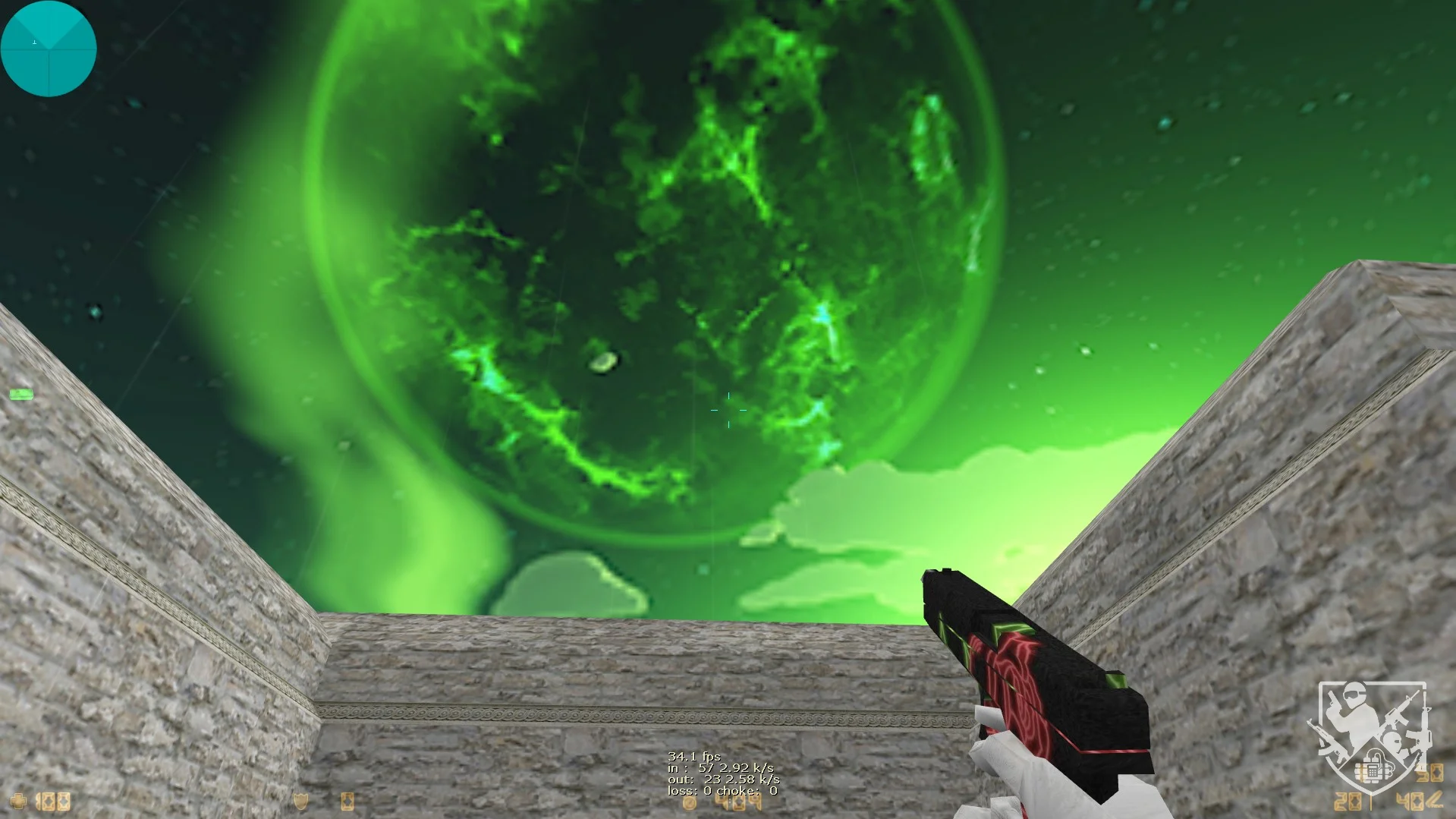Click the green status icon on the left edge

pos(21,394)
